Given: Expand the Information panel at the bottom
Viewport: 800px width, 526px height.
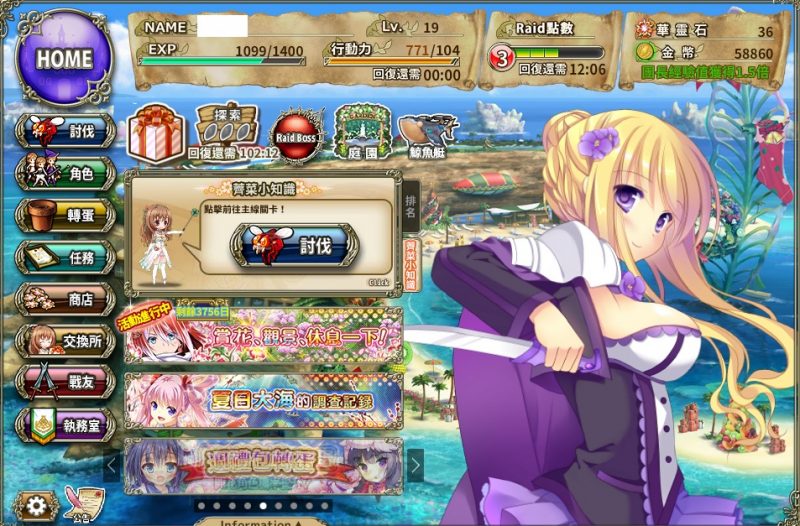Looking at the screenshot, I should coord(262,521).
